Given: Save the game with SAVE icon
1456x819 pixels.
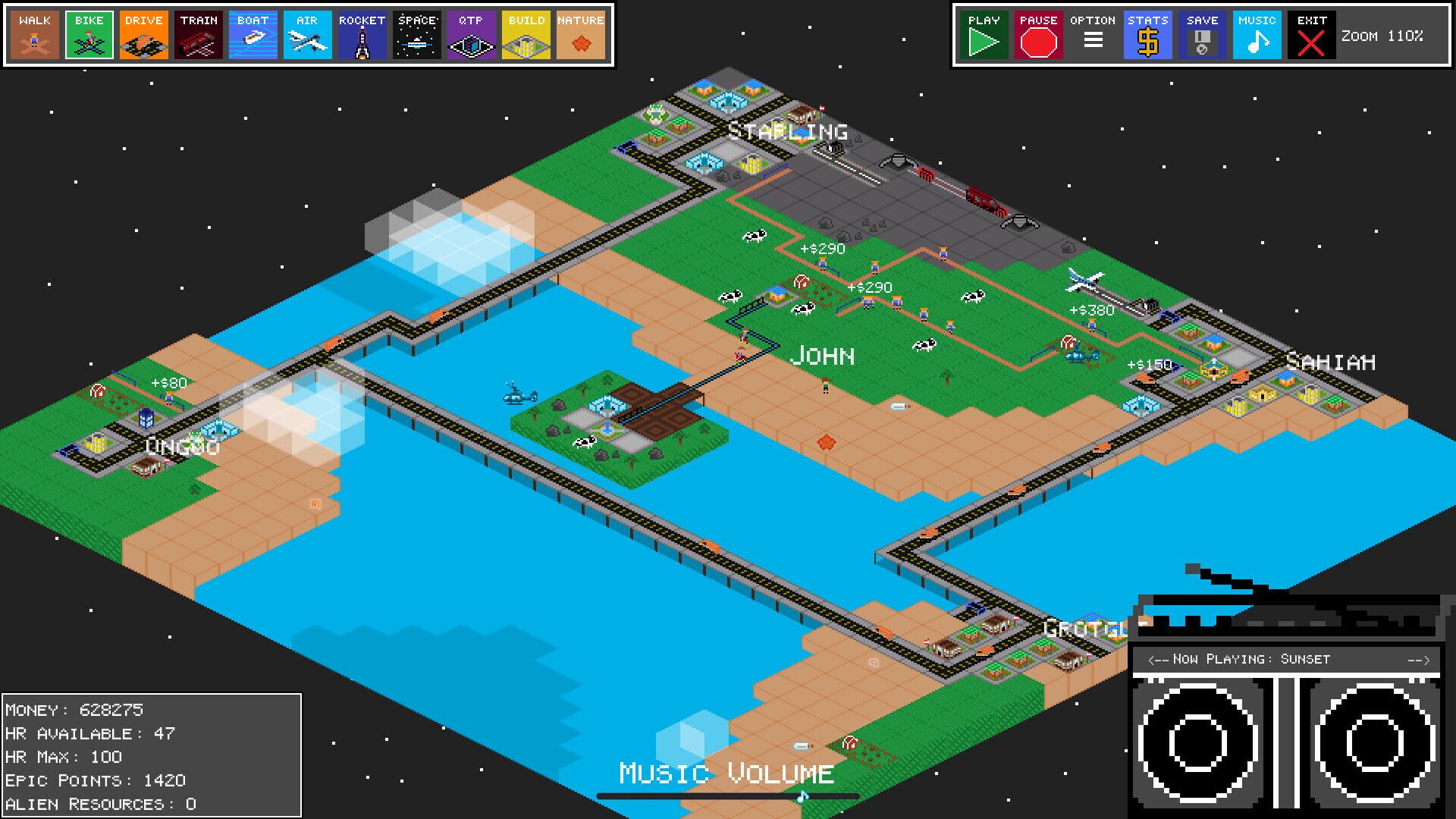Looking at the screenshot, I should 1201,34.
